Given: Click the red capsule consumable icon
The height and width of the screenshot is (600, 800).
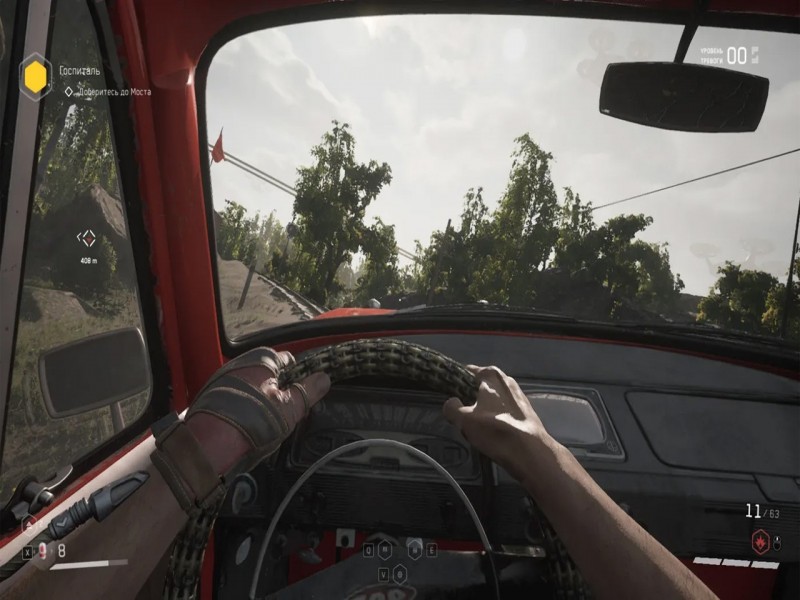Looking at the screenshot, I should (42, 549).
